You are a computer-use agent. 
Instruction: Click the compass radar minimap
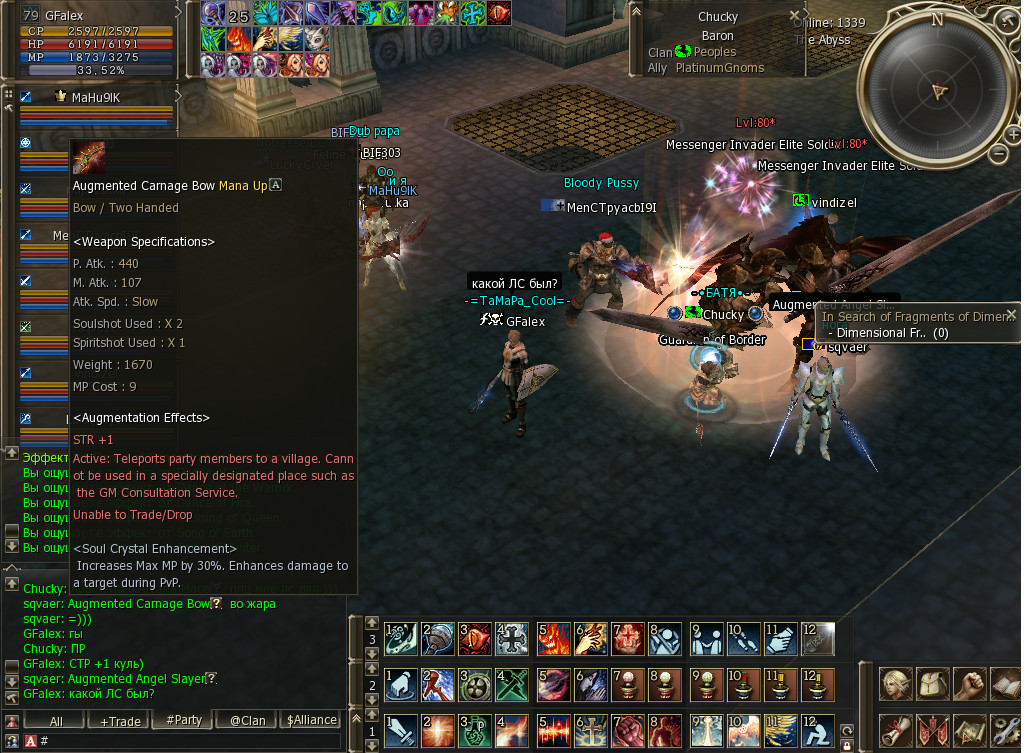point(937,90)
